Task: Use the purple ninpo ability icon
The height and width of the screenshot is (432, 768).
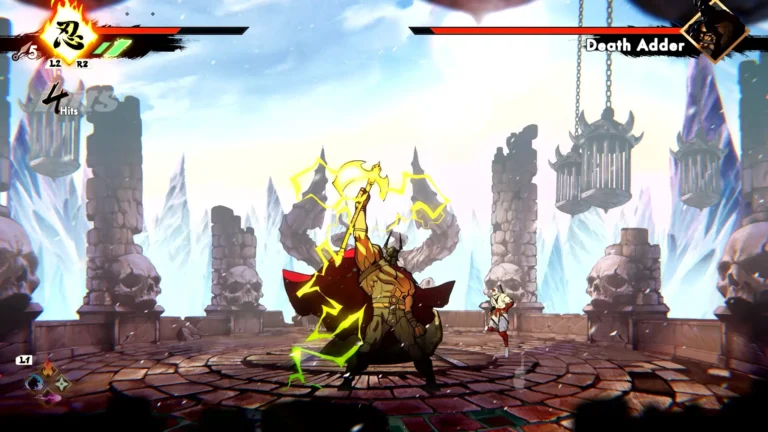Action: click(x=47, y=397)
